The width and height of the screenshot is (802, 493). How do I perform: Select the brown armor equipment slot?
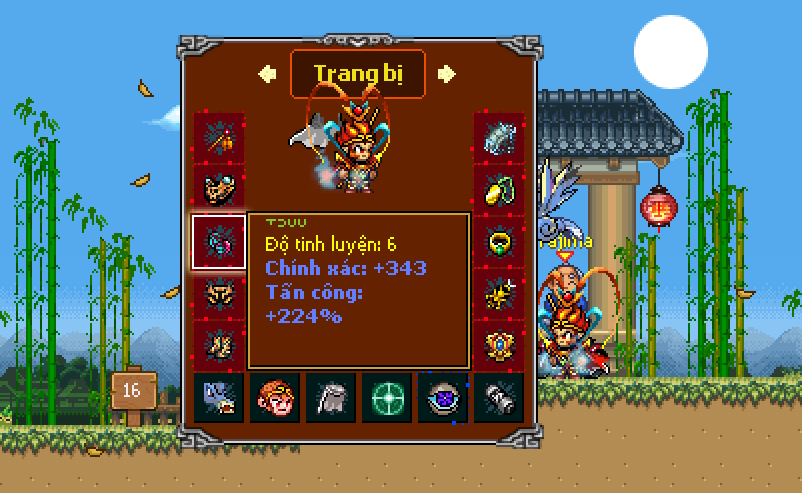click(219, 190)
